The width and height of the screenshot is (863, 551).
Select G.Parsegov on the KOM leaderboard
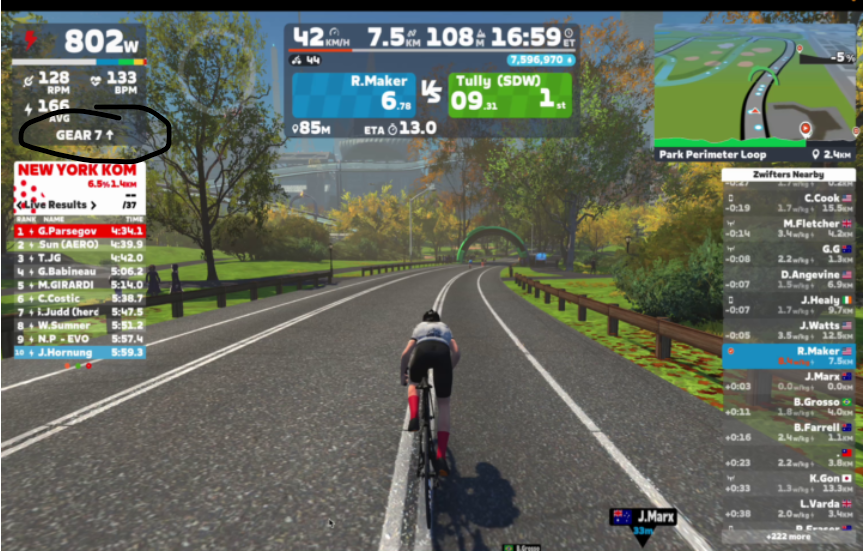[x=80, y=231]
